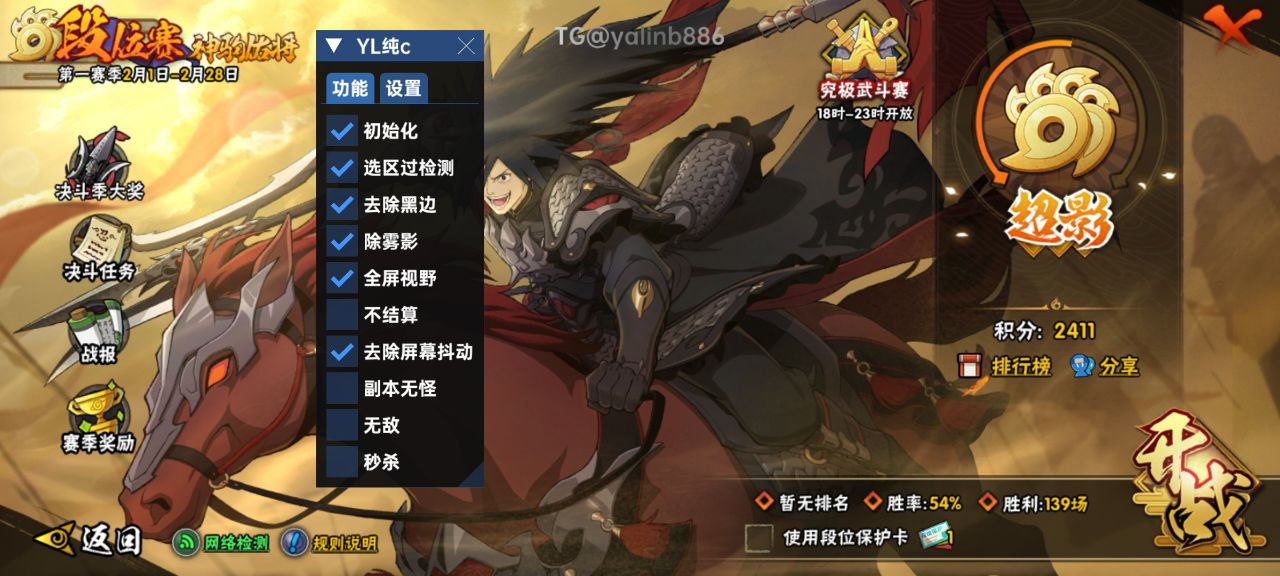This screenshot has height=576, width=1280.
Task: Switch to the 设置 tab in overlay
Action: [403, 88]
